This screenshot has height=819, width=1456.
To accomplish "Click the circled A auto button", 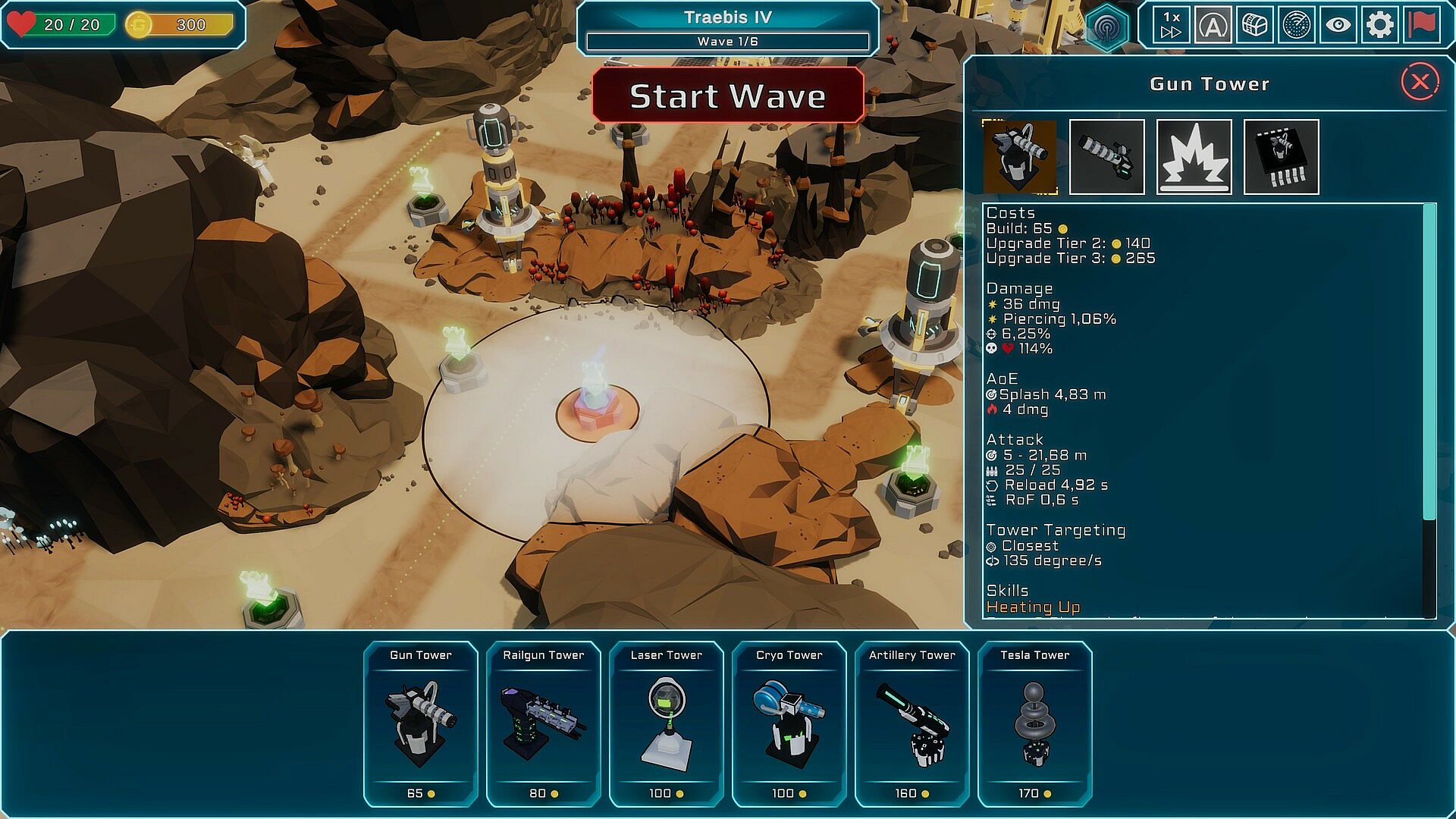I will (x=1213, y=25).
